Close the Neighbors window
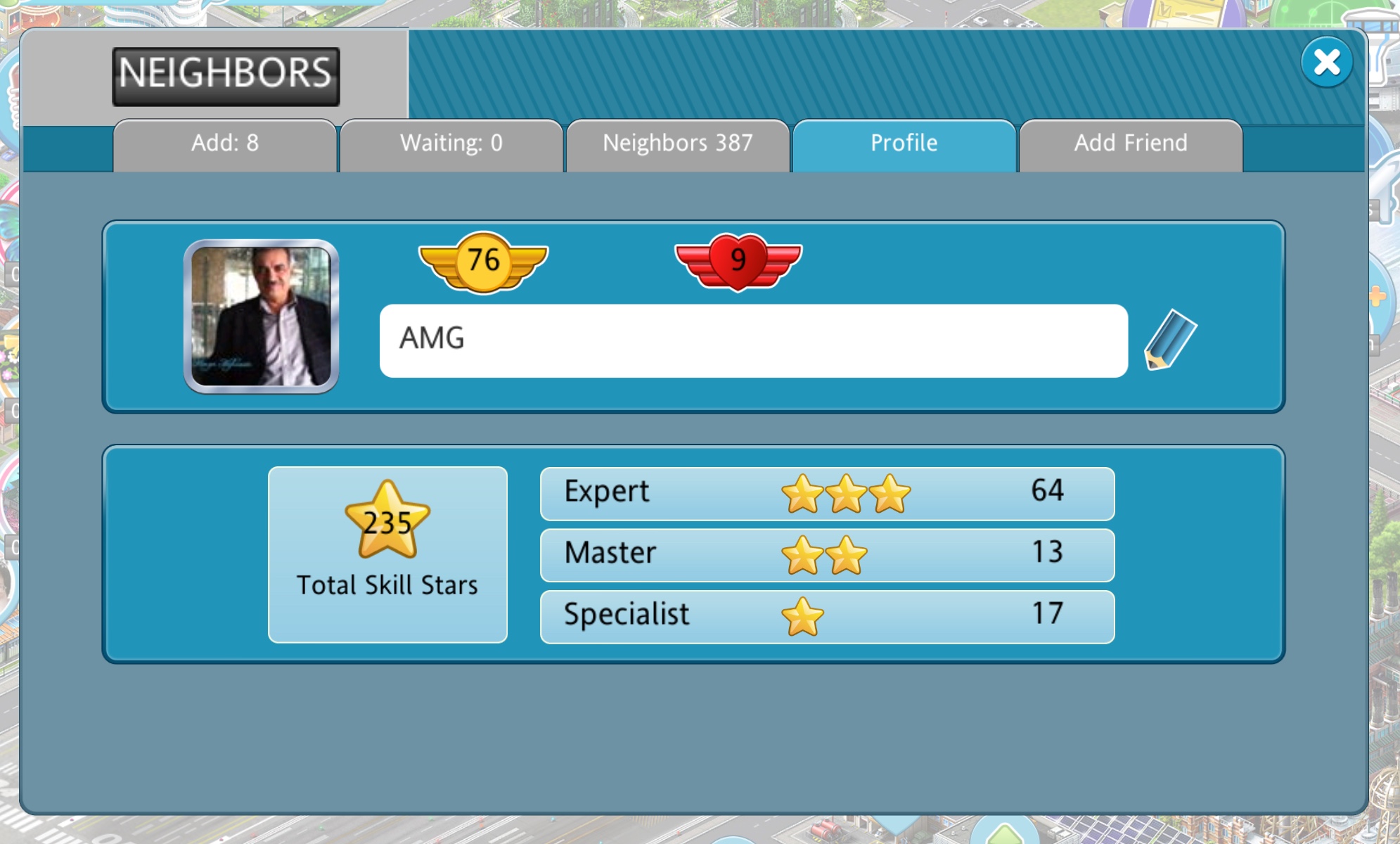The width and height of the screenshot is (1400, 844). [x=1326, y=63]
